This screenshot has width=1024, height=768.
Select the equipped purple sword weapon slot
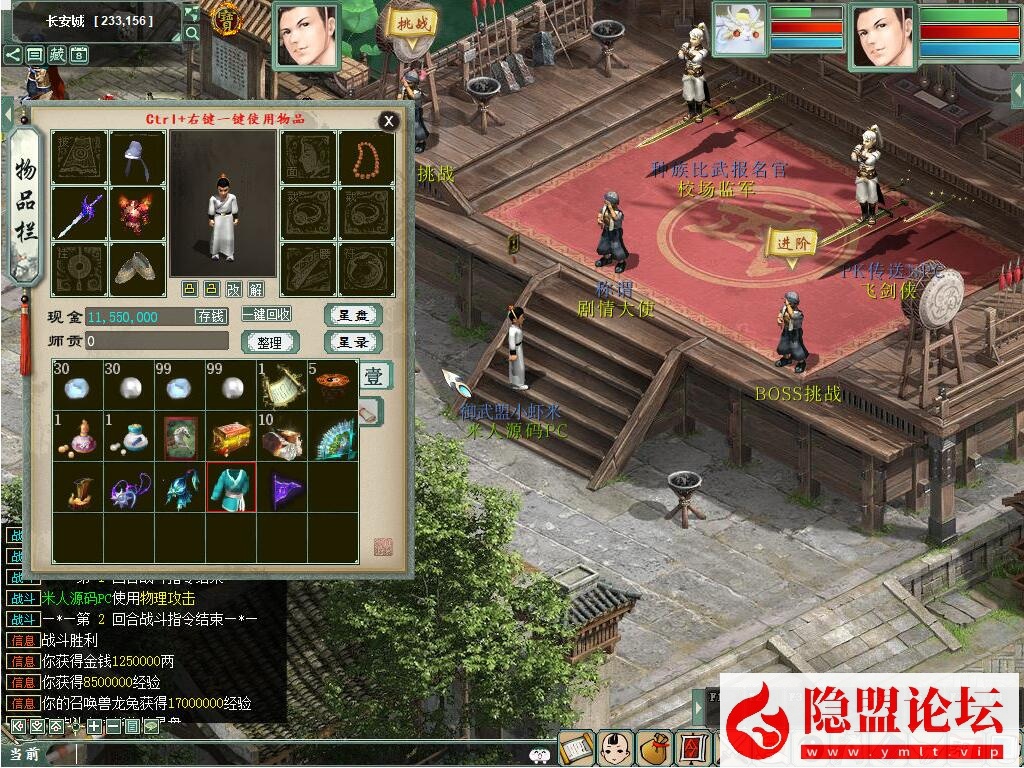(79, 213)
